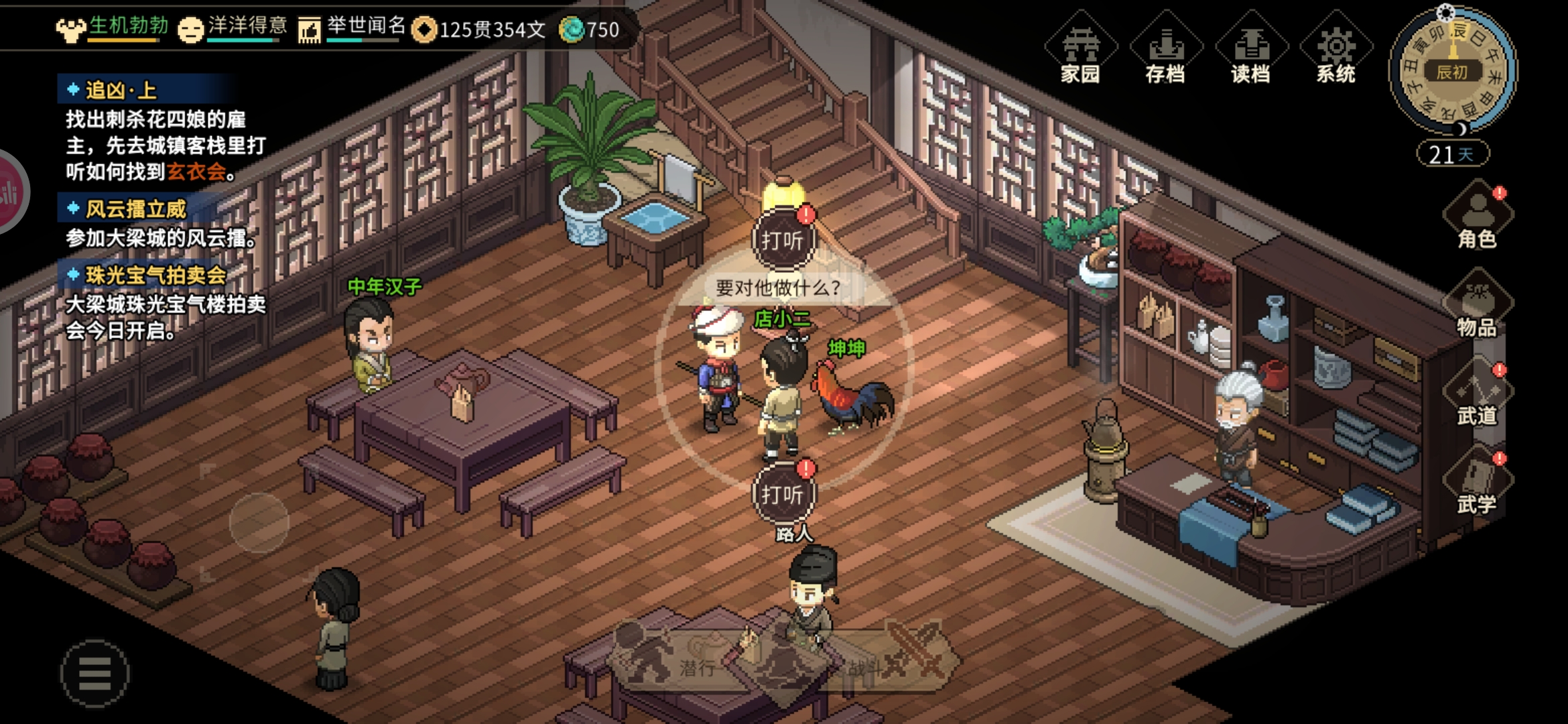
Task: Choose 打听 above the 店小二 waiter
Action: tap(782, 240)
